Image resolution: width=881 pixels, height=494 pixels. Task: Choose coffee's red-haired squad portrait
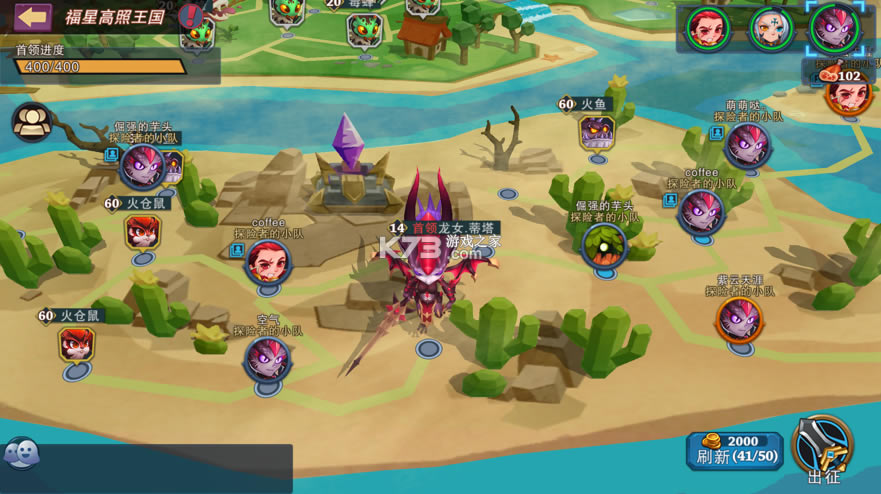268,262
